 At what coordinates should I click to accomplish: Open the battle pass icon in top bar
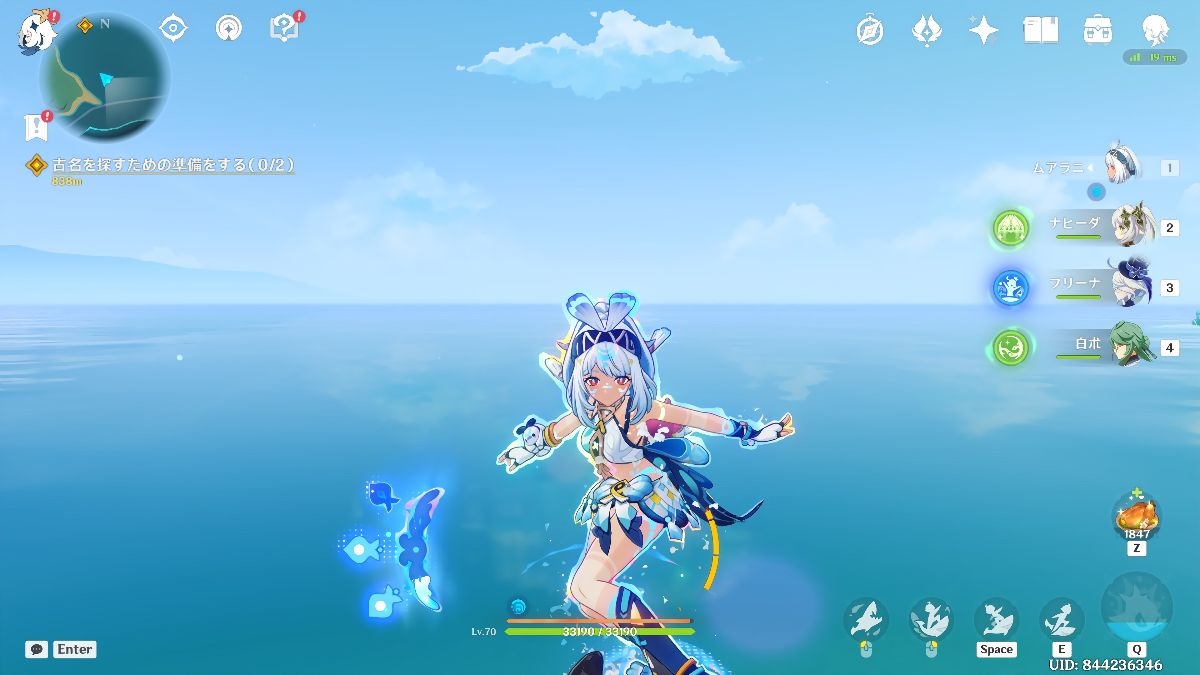927,30
